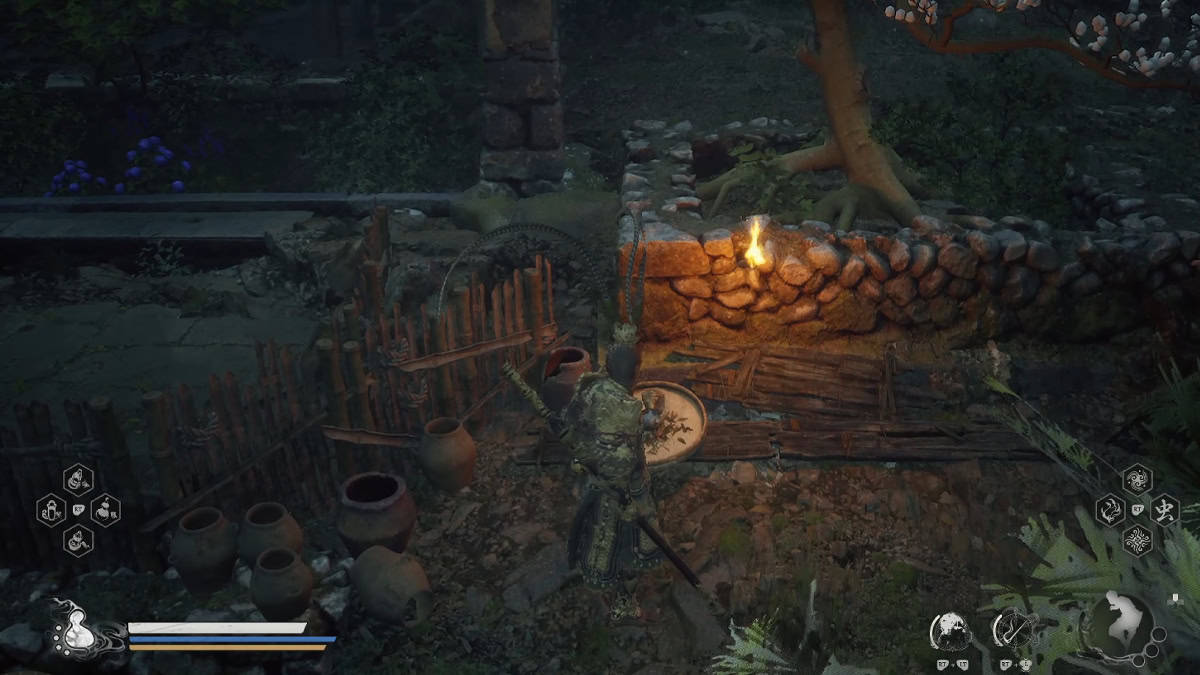Activate the staff icon inside the gear ring
This screenshot has height=675, width=1200.
pos(1012,630)
